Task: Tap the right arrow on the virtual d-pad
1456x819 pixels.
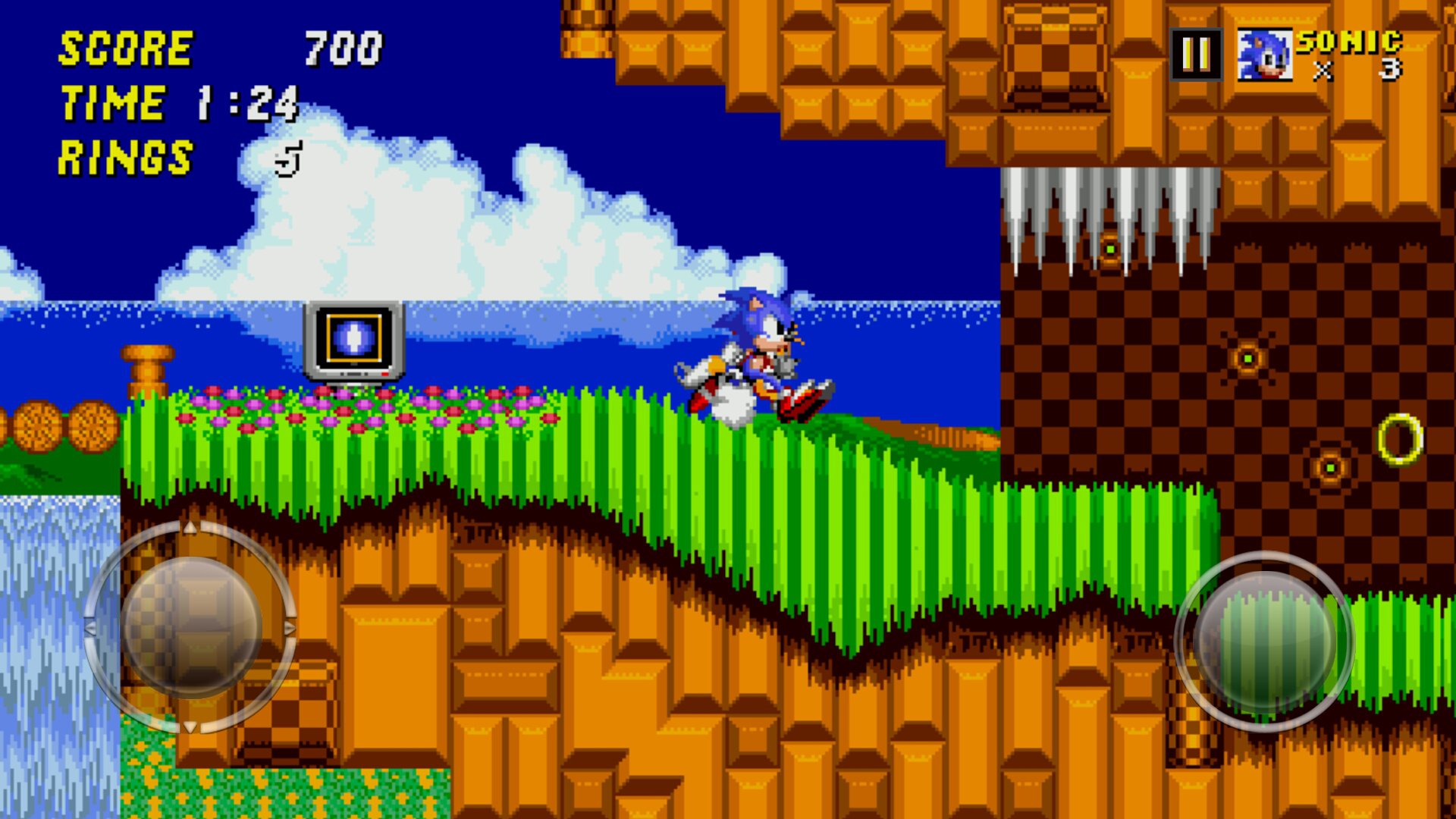Action: 290,626
